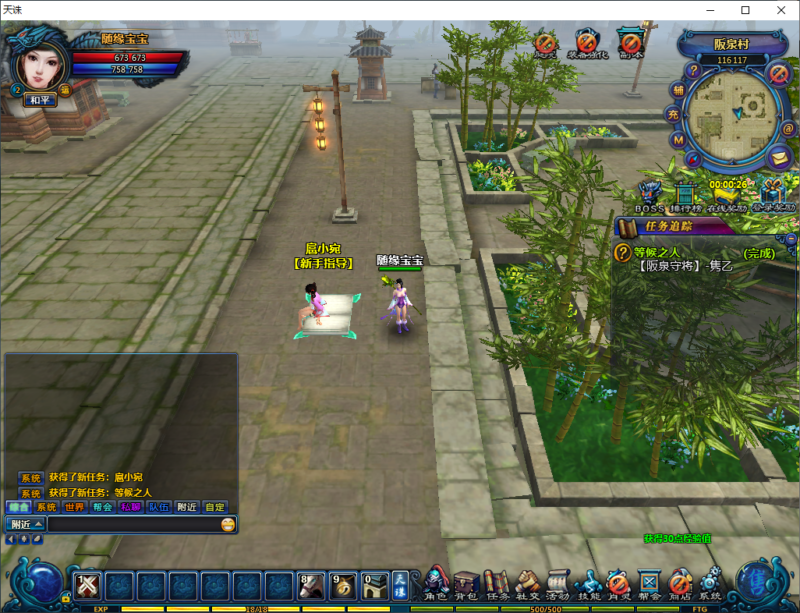This screenshot has width=800, height=613.
Task: Open the 任务 quest log
Action: tap(497, 582)
